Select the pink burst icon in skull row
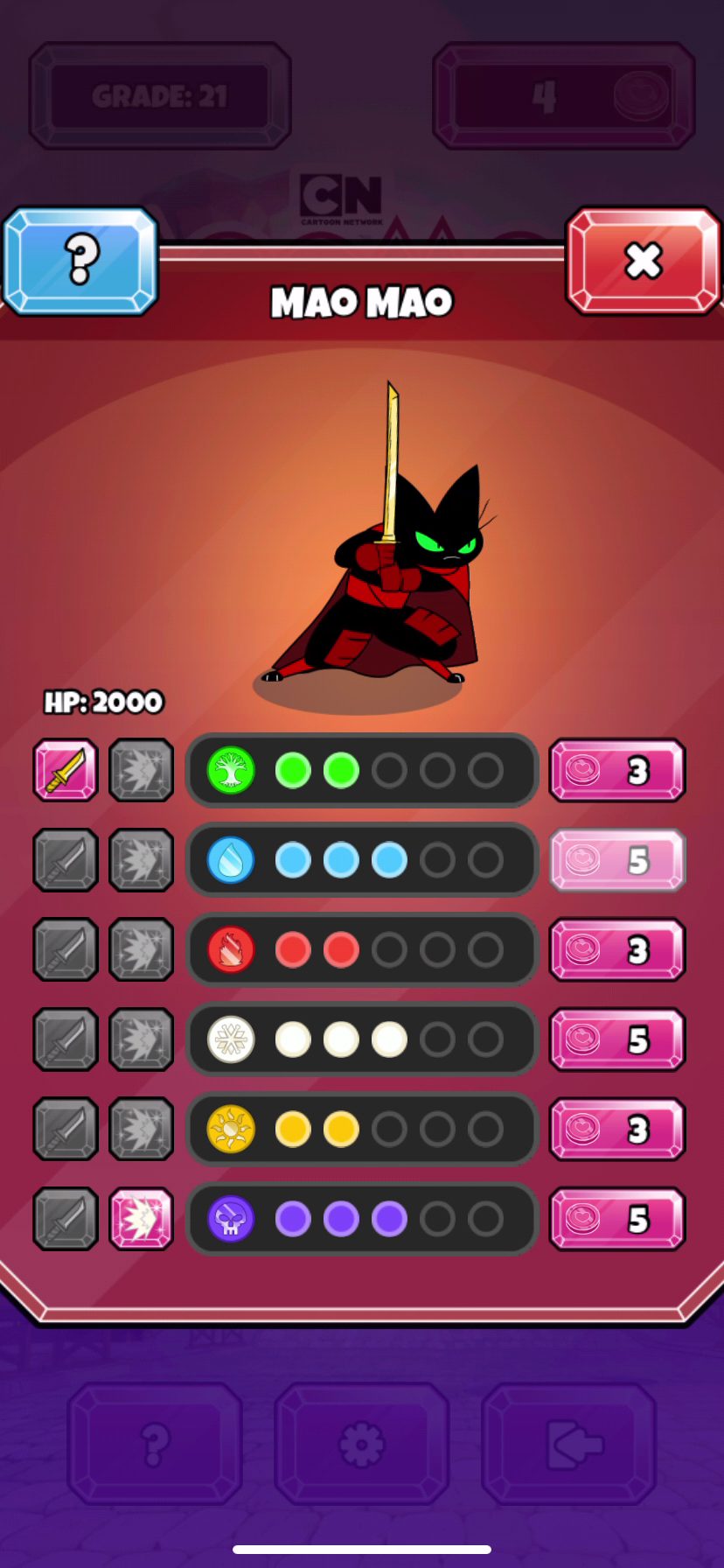 click(x=142, y=1219)
